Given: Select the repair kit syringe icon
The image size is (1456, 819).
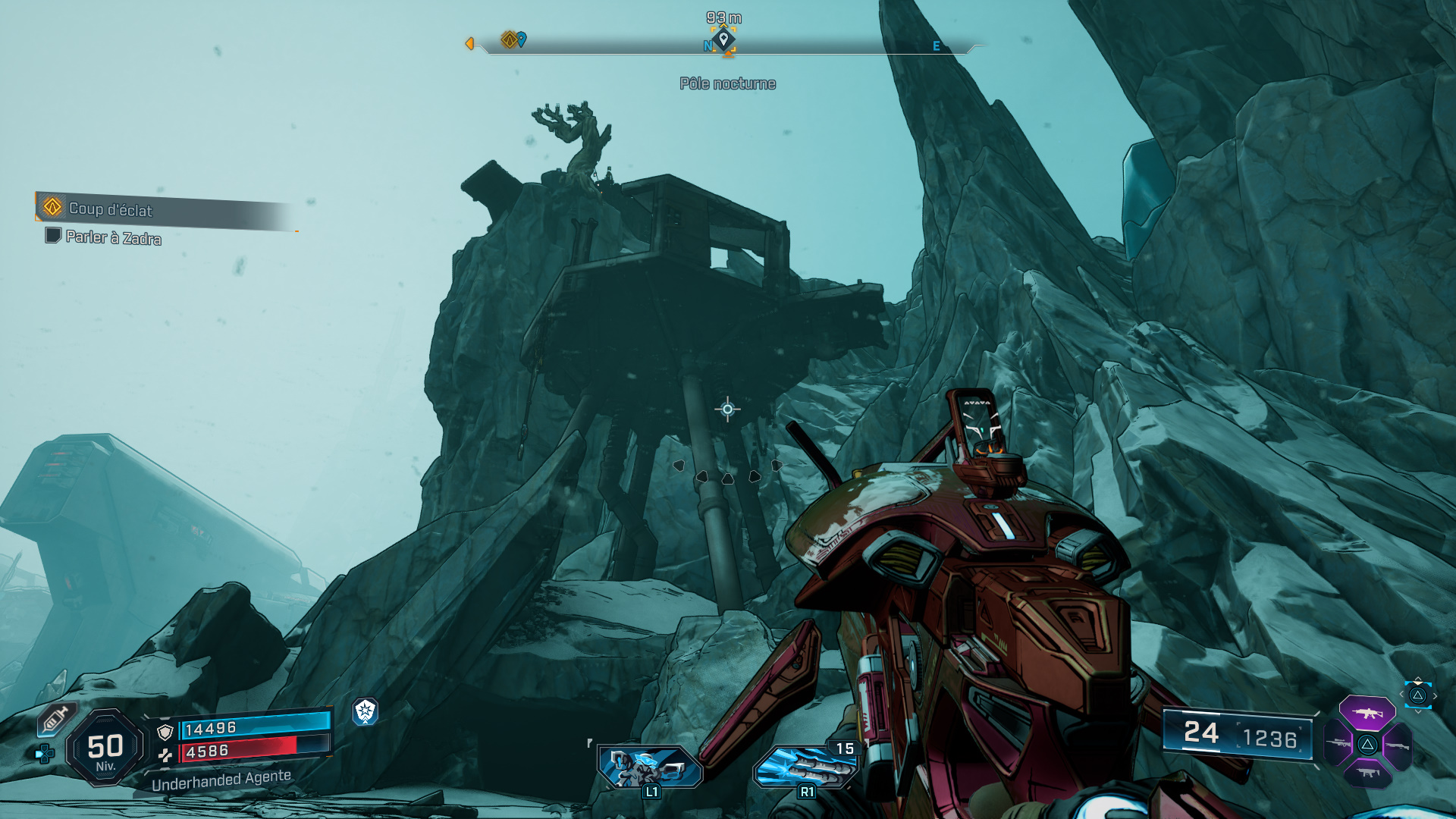Looking at the screenshot, I should pyautogui.click(x=55, y=719).
